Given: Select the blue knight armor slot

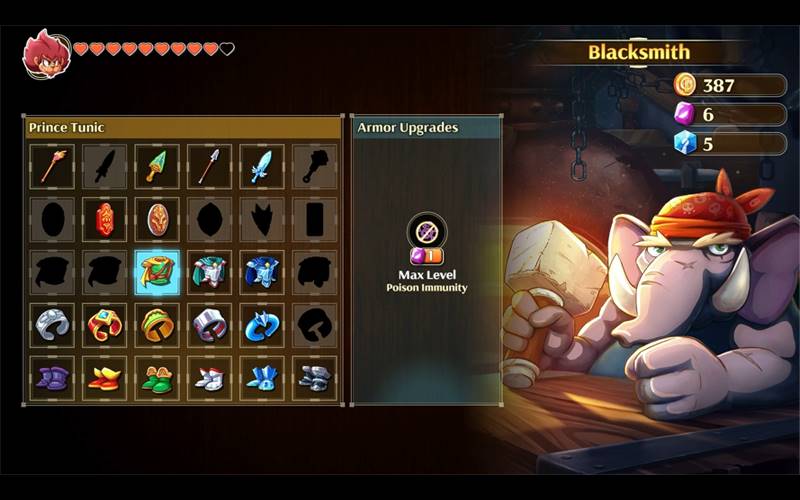Looking at the screenshot, I should click(261, 272).
